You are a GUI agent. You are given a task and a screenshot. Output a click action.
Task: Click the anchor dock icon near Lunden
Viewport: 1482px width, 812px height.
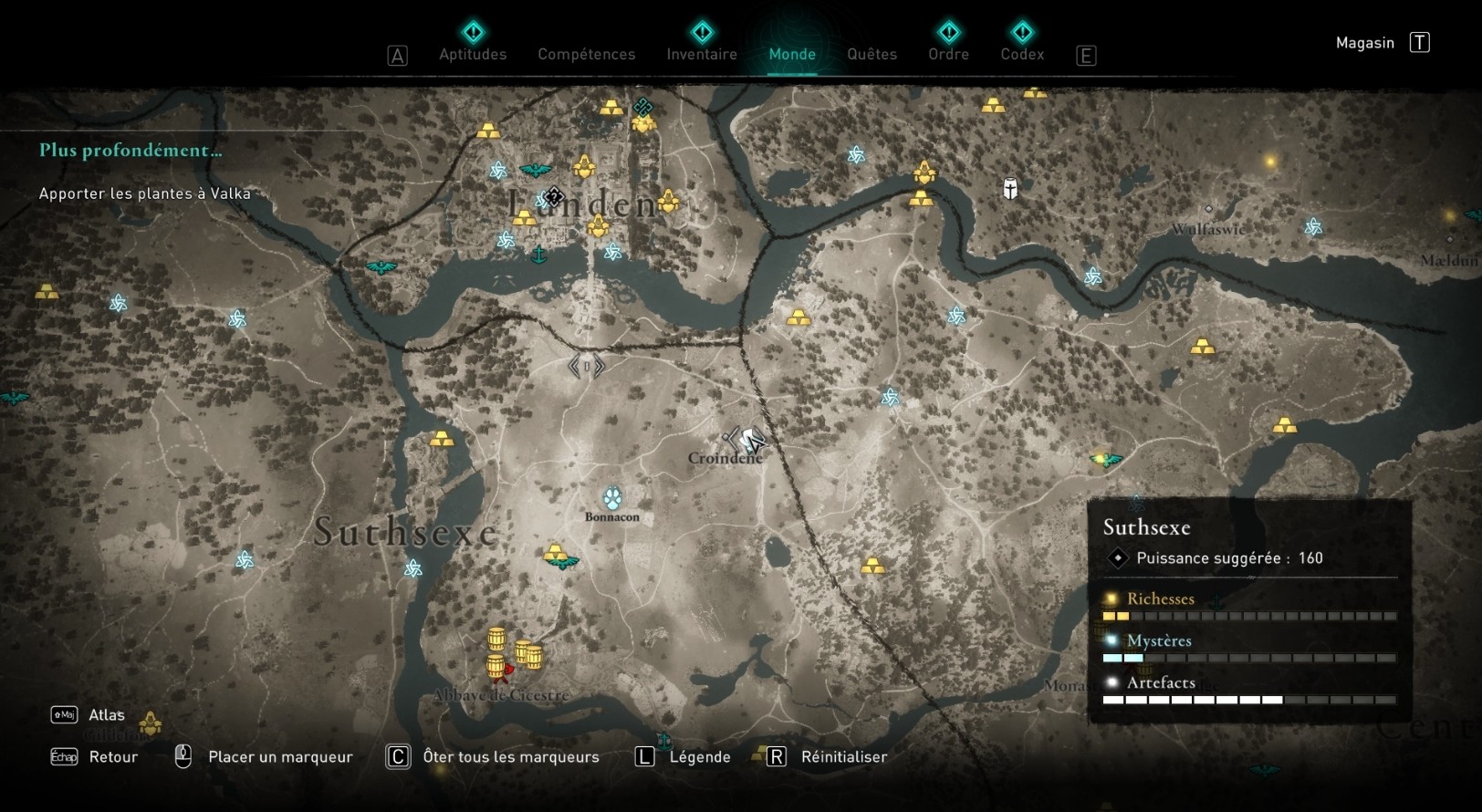click(540, 256)
